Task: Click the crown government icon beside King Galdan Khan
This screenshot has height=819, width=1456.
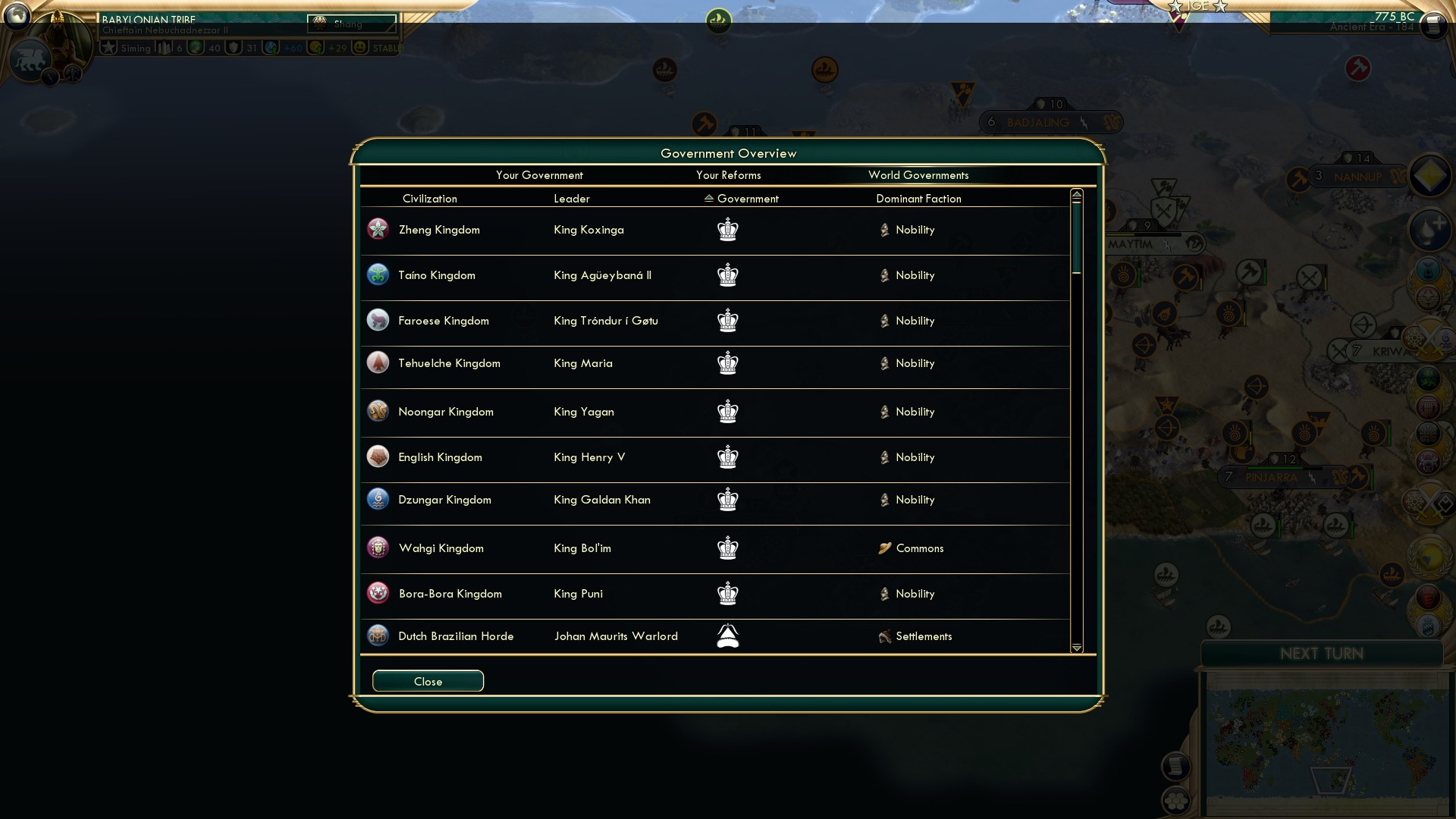Action: 727,500
